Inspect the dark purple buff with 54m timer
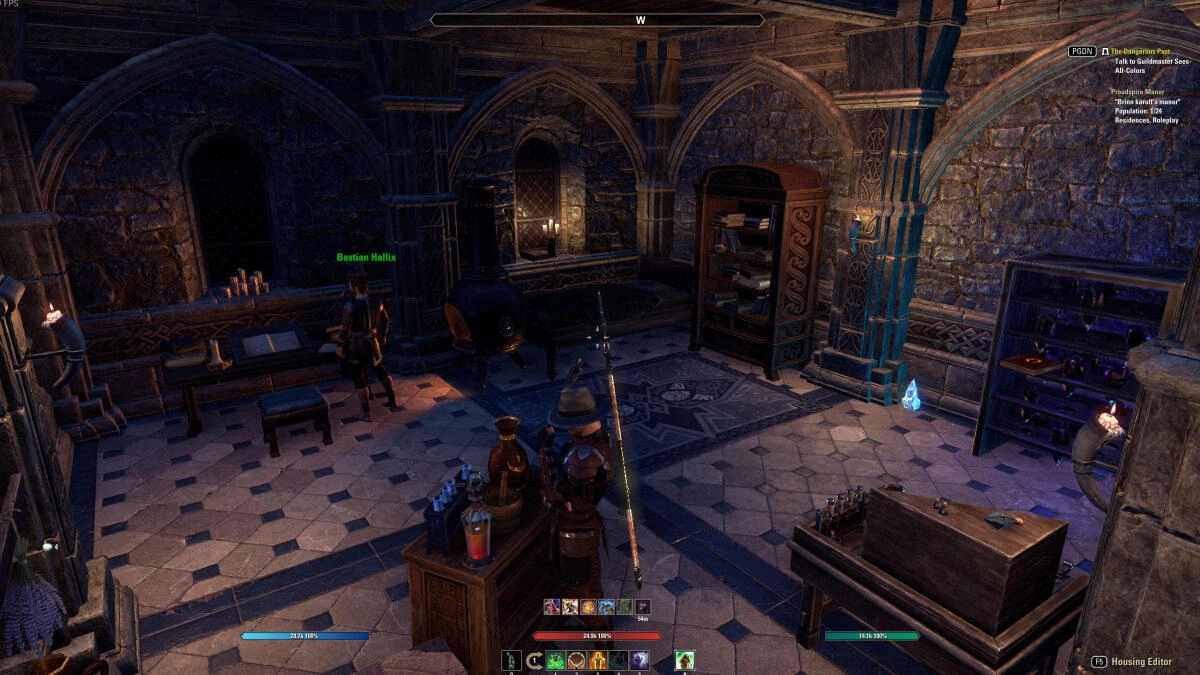The height and width of the screenshot is (675, 1200). tap(643, 606)
